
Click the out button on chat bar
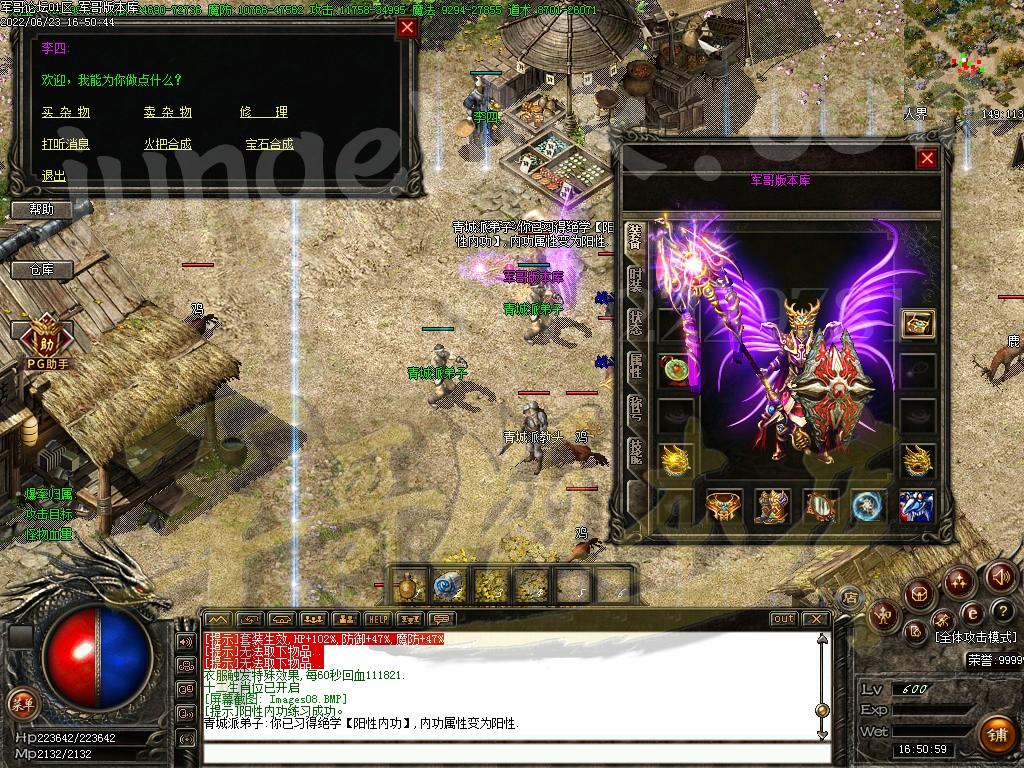[x=784, y=619]
